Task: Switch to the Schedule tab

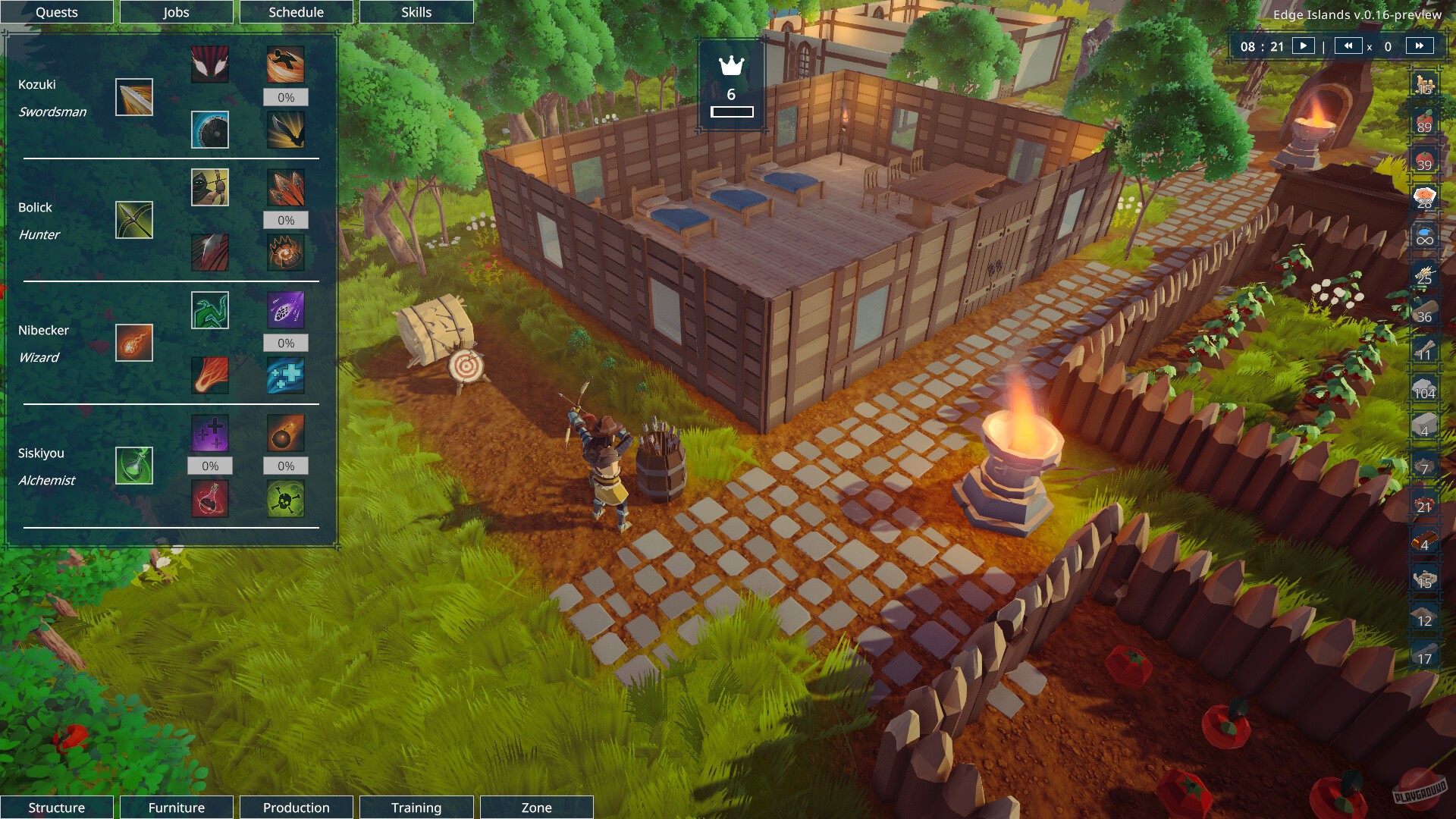Action: (296, 12)
